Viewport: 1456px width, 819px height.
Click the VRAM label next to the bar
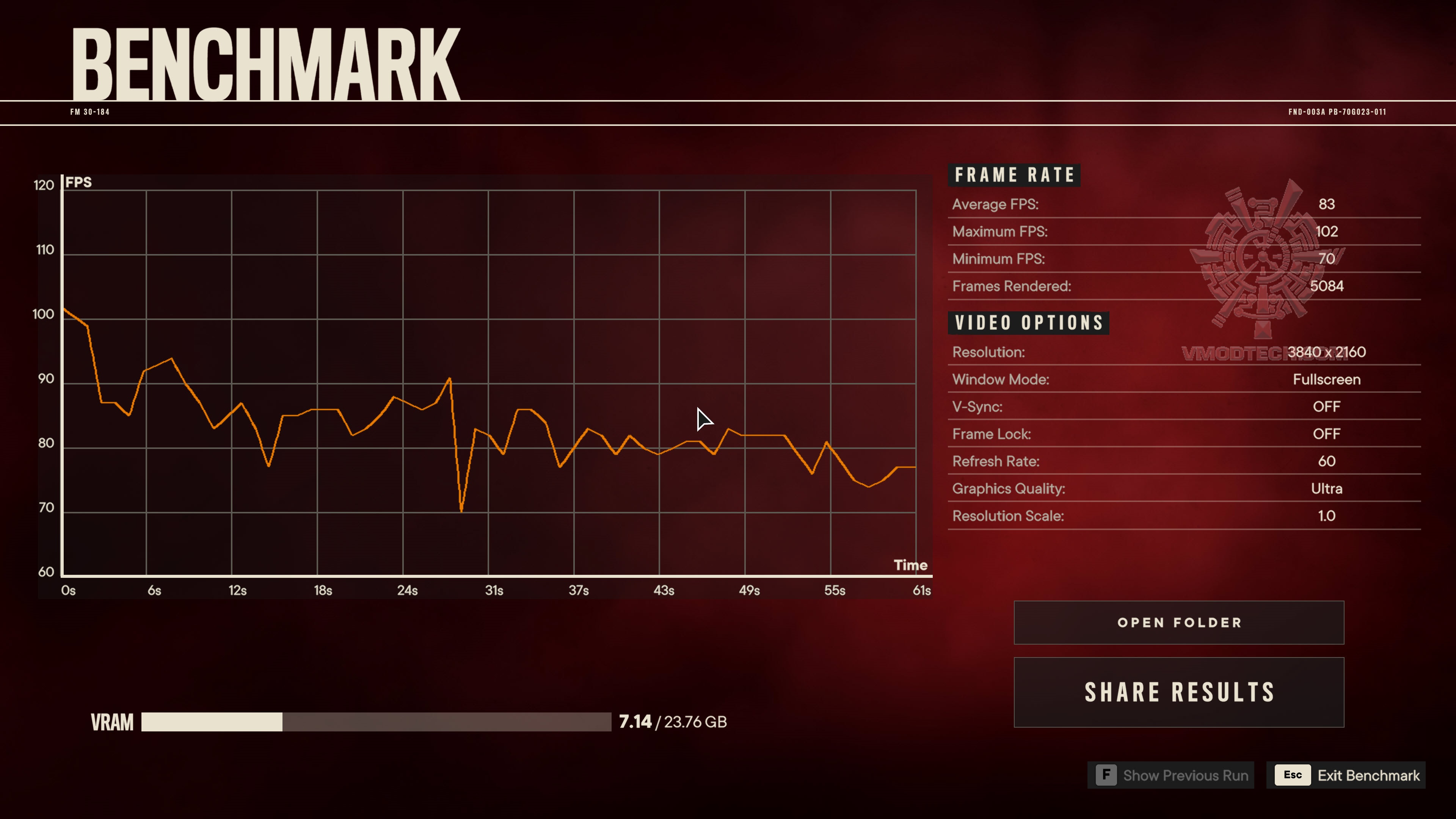[111, 722]
